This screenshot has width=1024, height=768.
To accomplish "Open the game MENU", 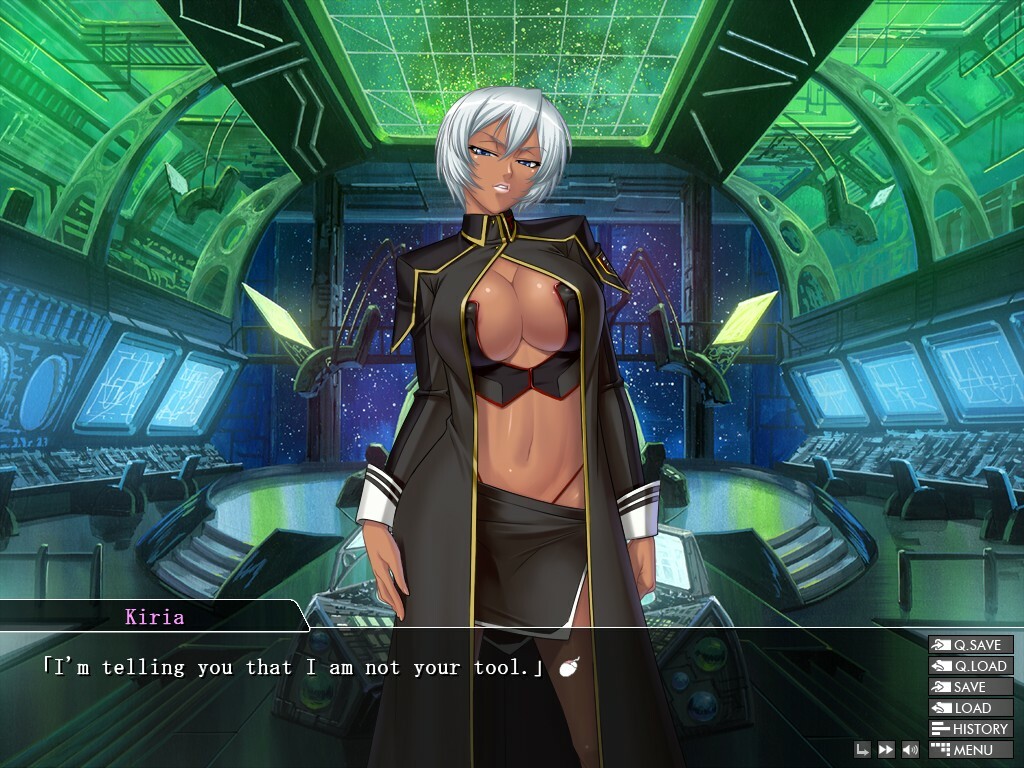I will tap(970, 750).
